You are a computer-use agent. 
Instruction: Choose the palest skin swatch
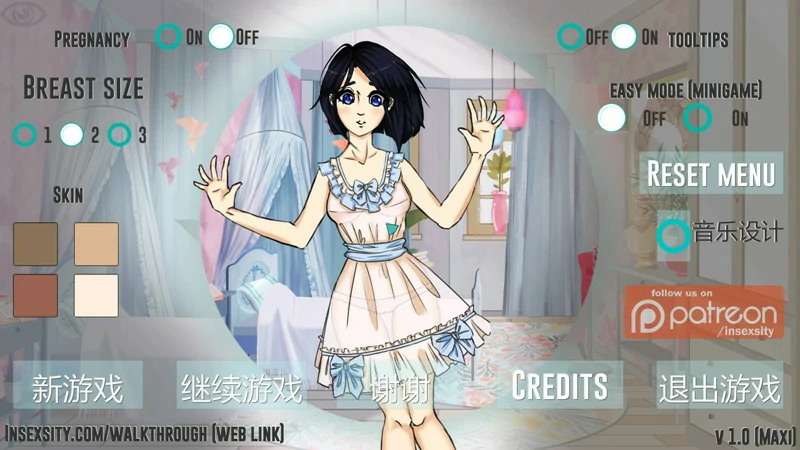point(96,295)
